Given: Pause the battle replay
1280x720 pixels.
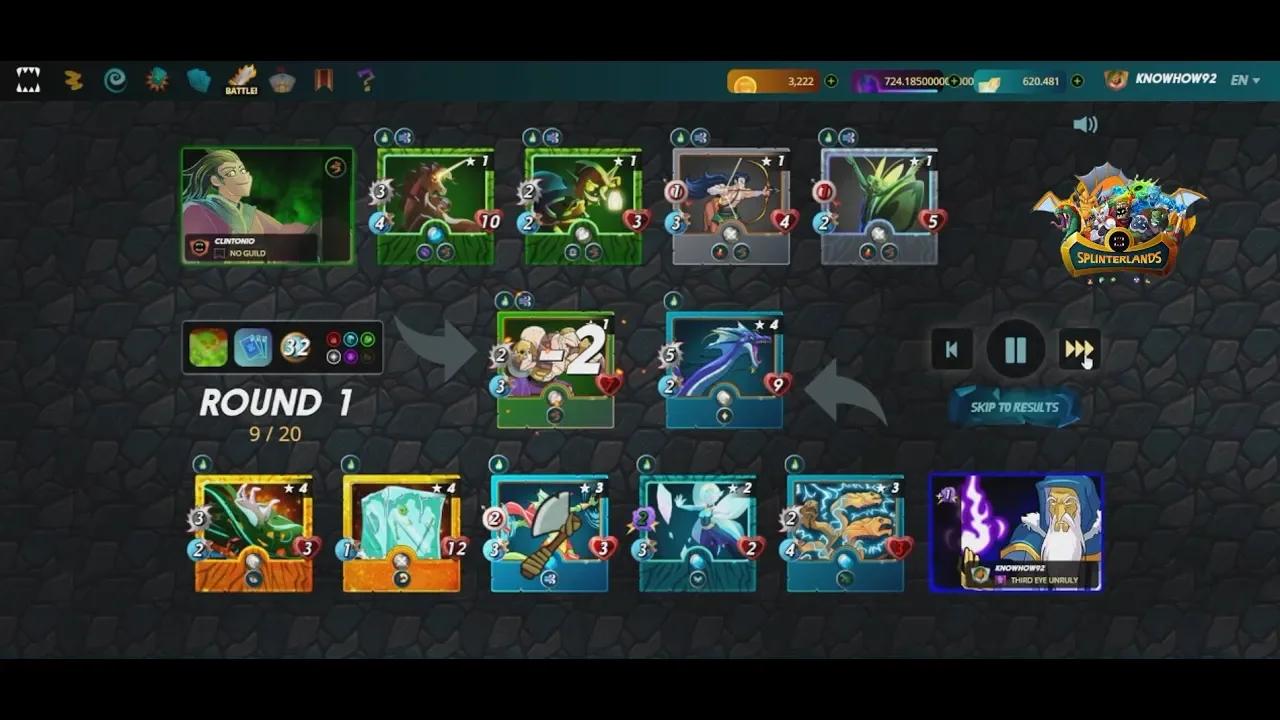Looking at the screenshot, I should coord(1015,350).
